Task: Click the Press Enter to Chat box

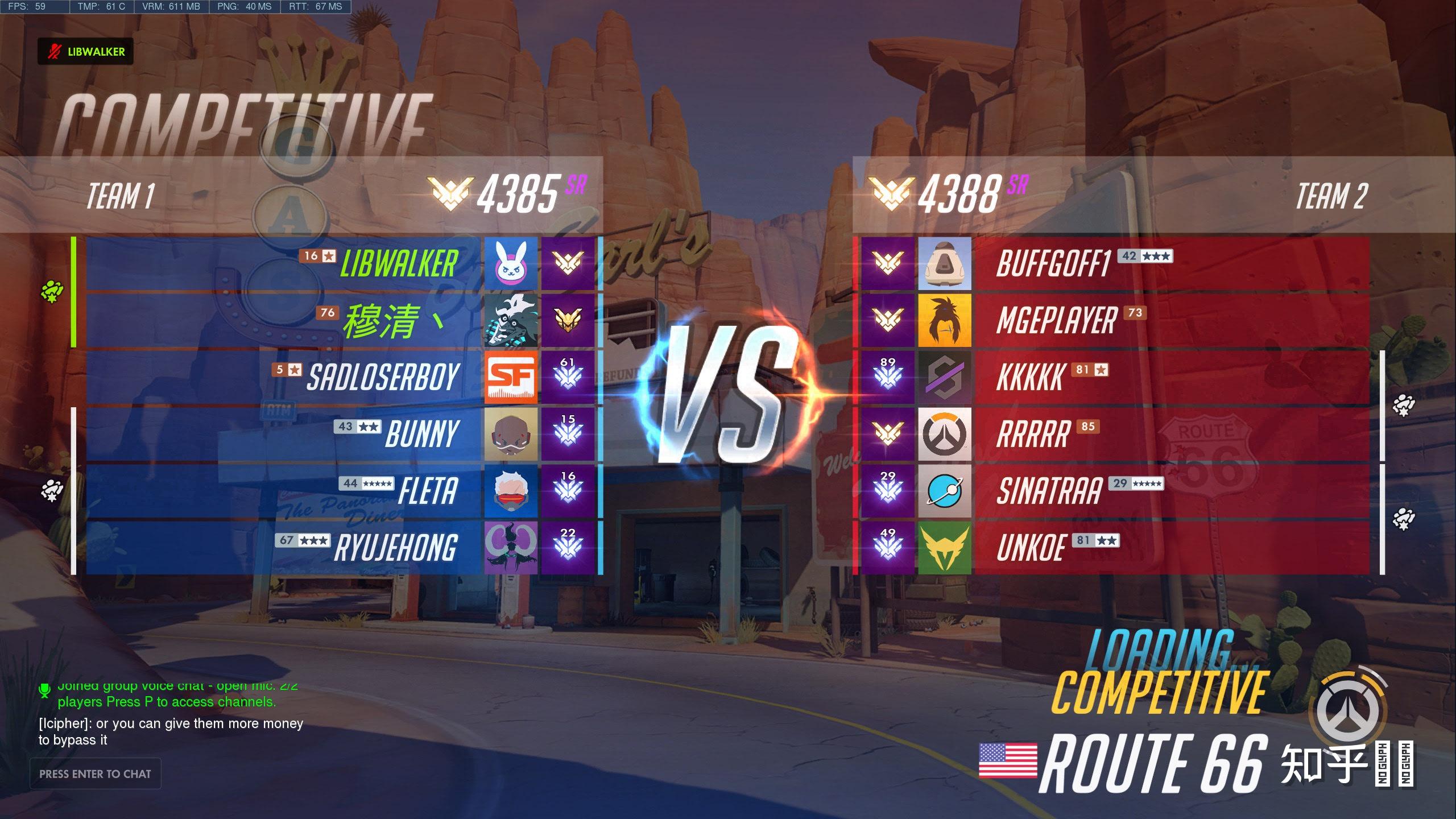Action: tap(96, 773)
